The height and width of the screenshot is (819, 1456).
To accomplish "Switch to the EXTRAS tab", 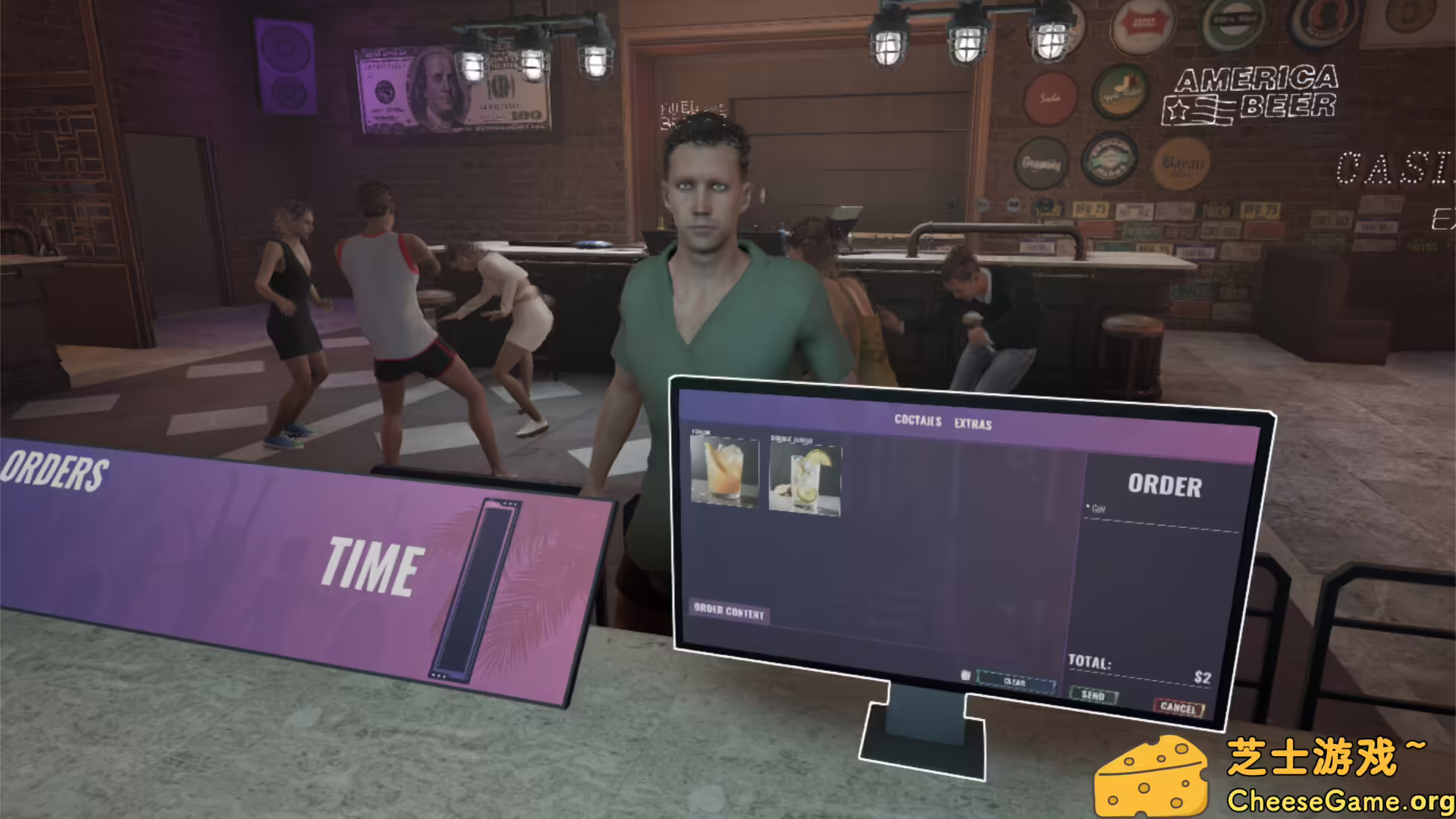I will click(974, 425).
